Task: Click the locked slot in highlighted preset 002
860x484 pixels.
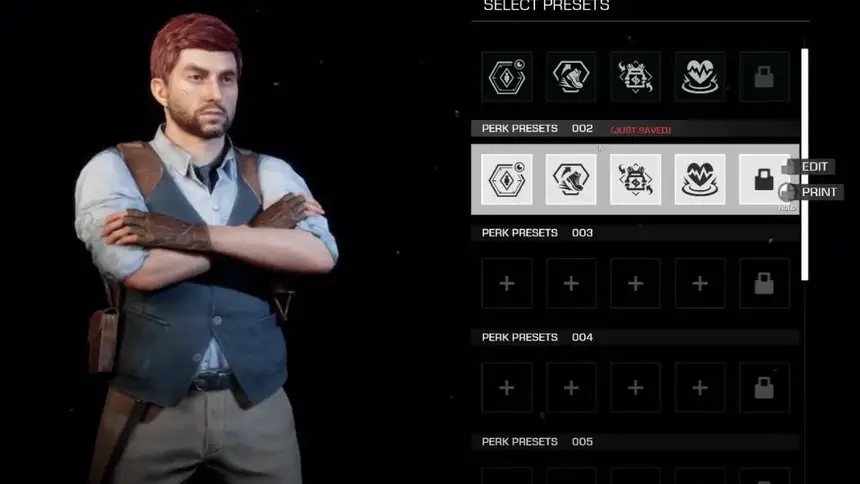Action: point(764,180)
